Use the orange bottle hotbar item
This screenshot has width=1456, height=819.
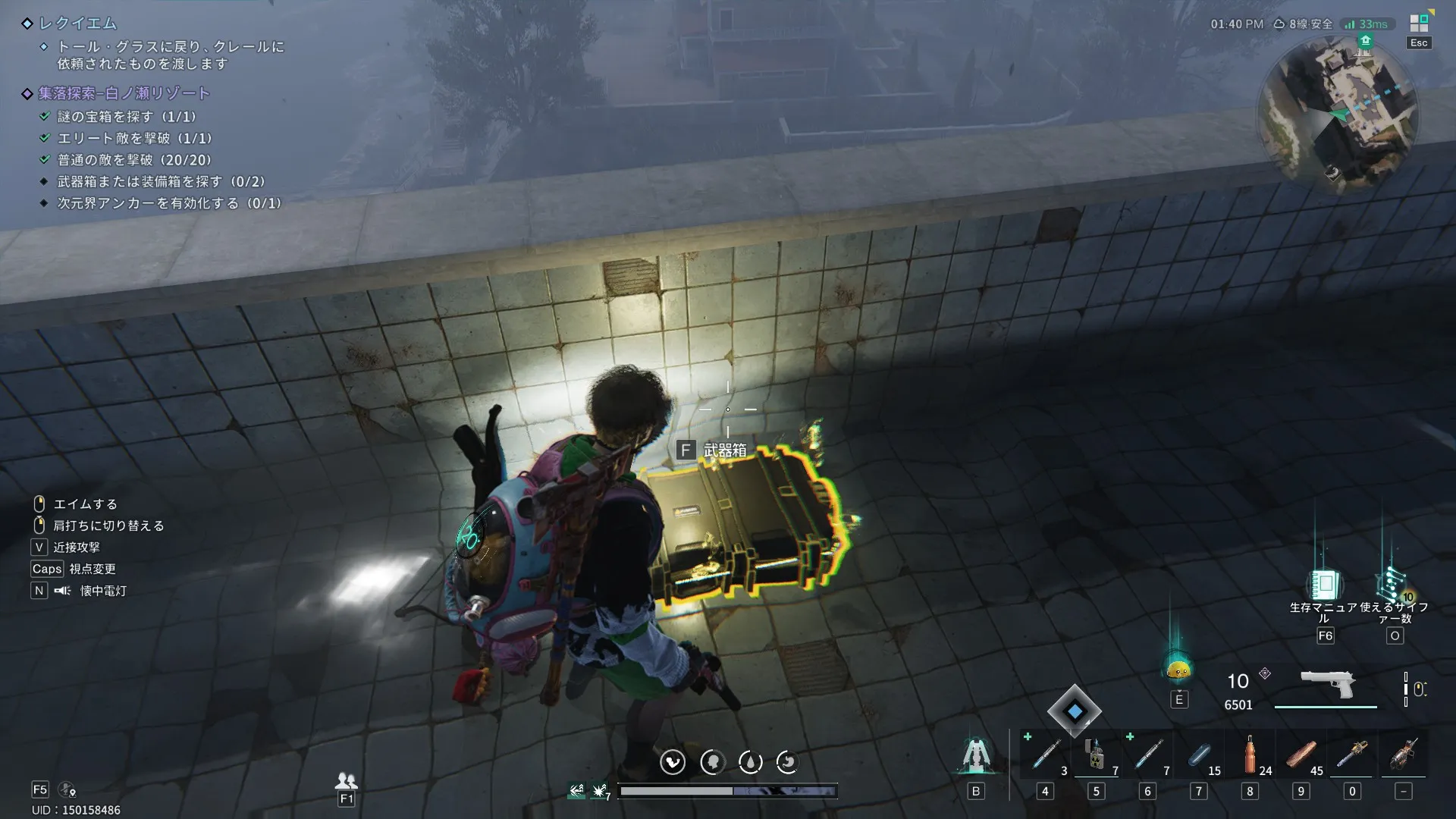tap(1250, 755)
